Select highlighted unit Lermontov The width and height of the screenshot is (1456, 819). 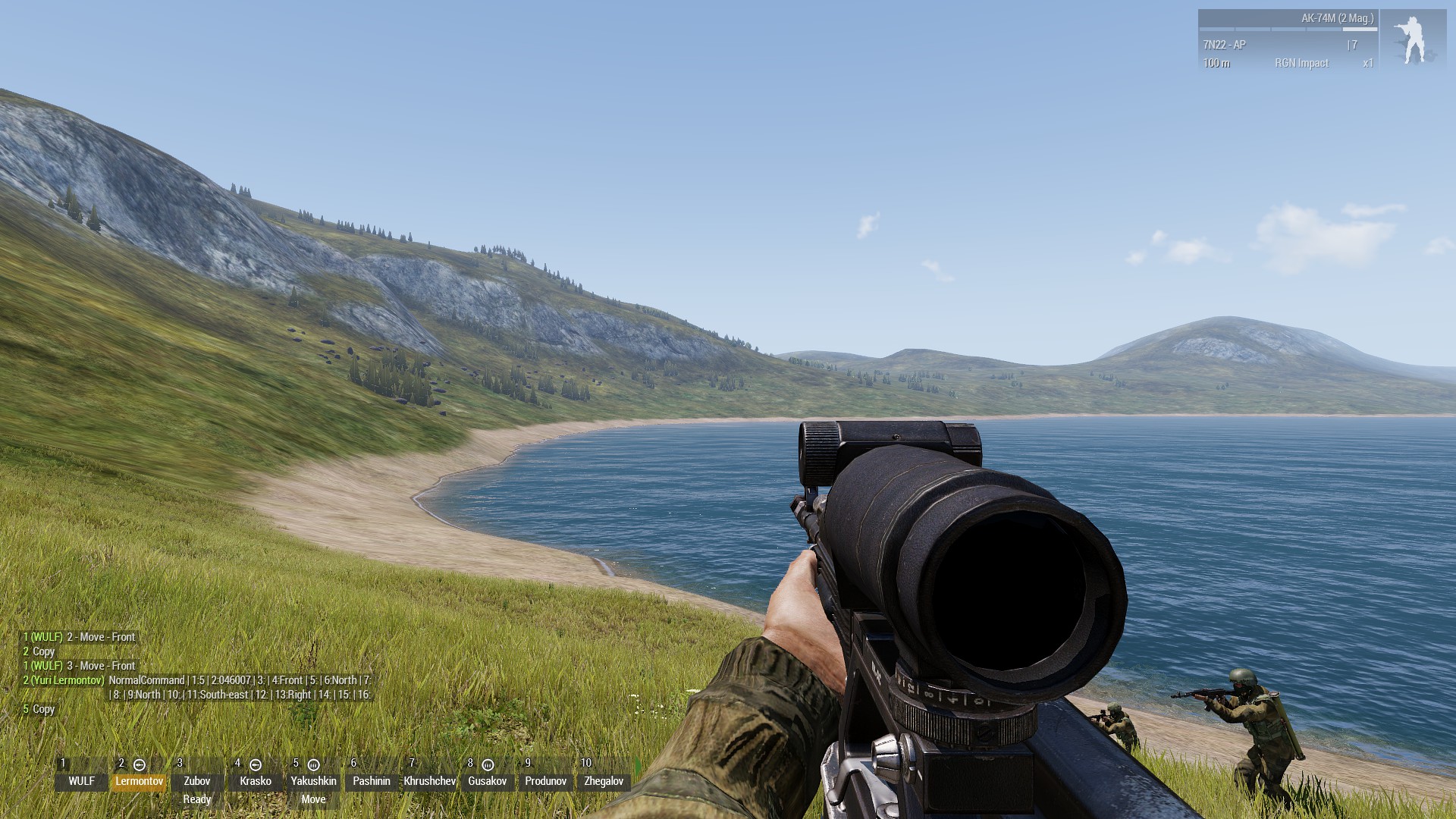[x=140, y=780]
